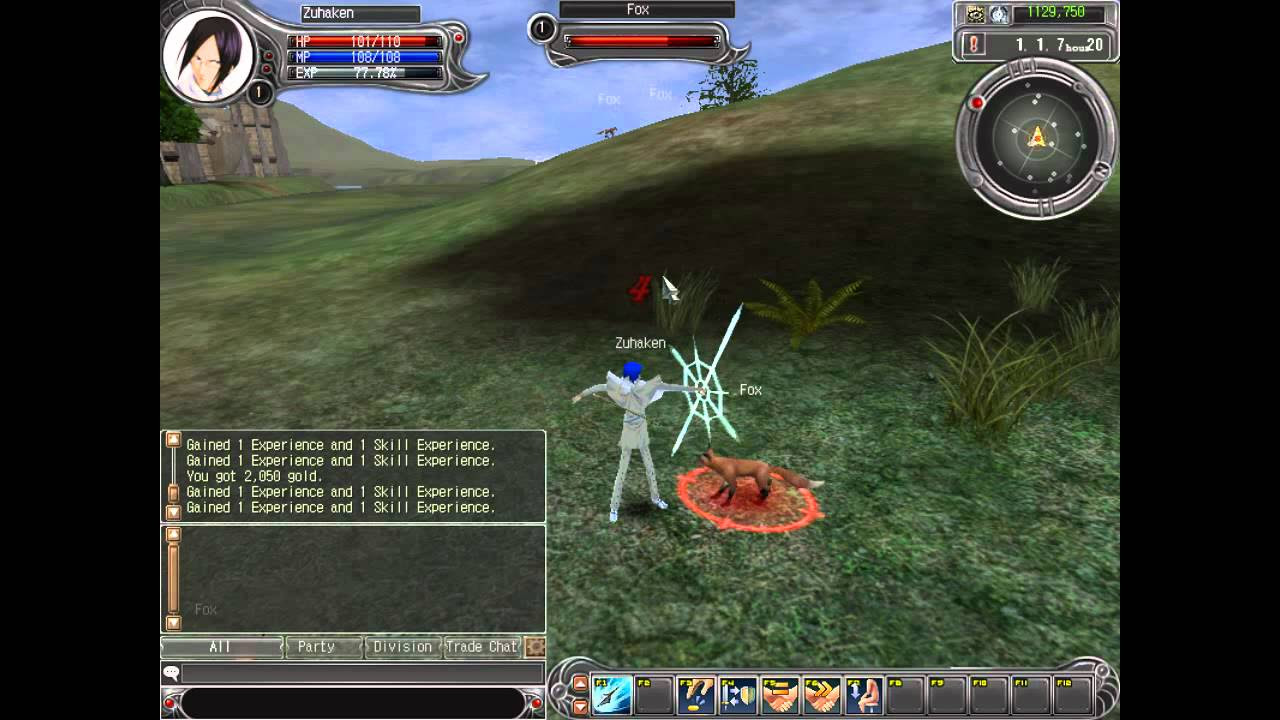This screenshot has height=720, width=1280.
Task: Click the down arrow left of the quickslot bar
Action: click(x=580, y=707)
